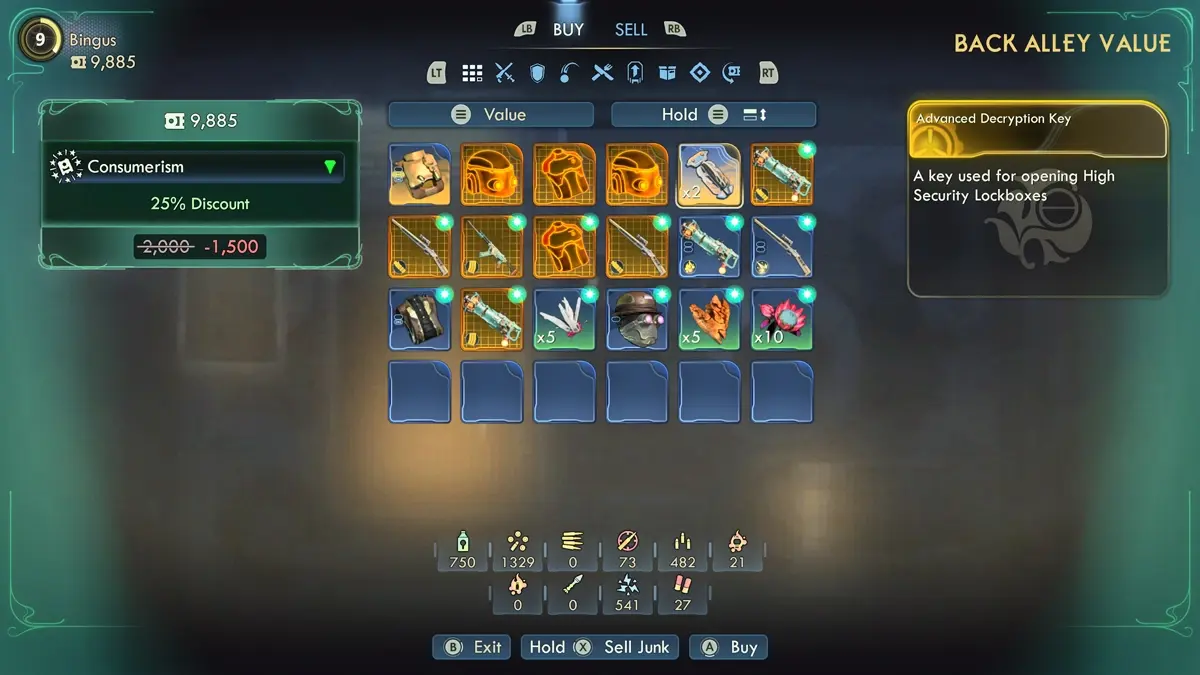Open the Value sort dropdown
Screen dimensions: 1200x675
491,115
